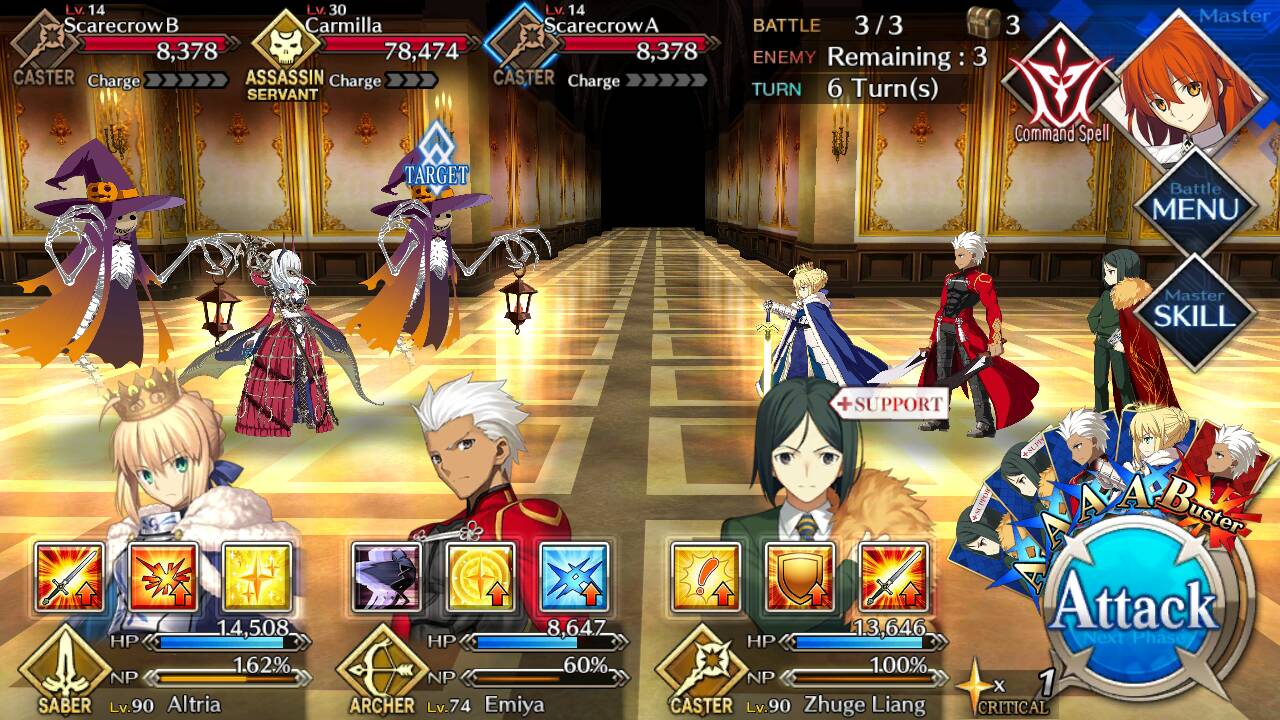Activate Emiya's blue projection skill
Image resolution: width=1280 pixels, height=720 pixels.
(x=575, y=577)
